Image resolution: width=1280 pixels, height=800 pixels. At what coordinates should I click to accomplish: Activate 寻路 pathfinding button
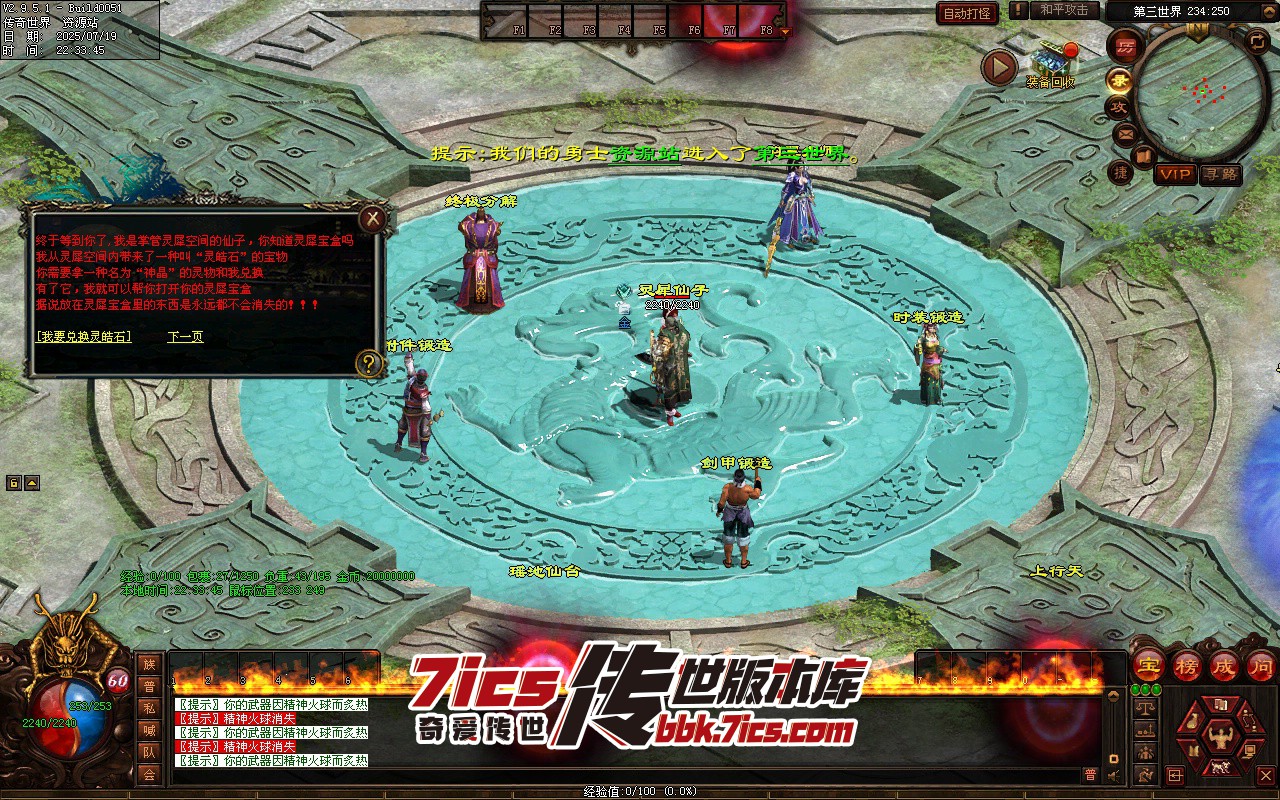click(1220, 174)
